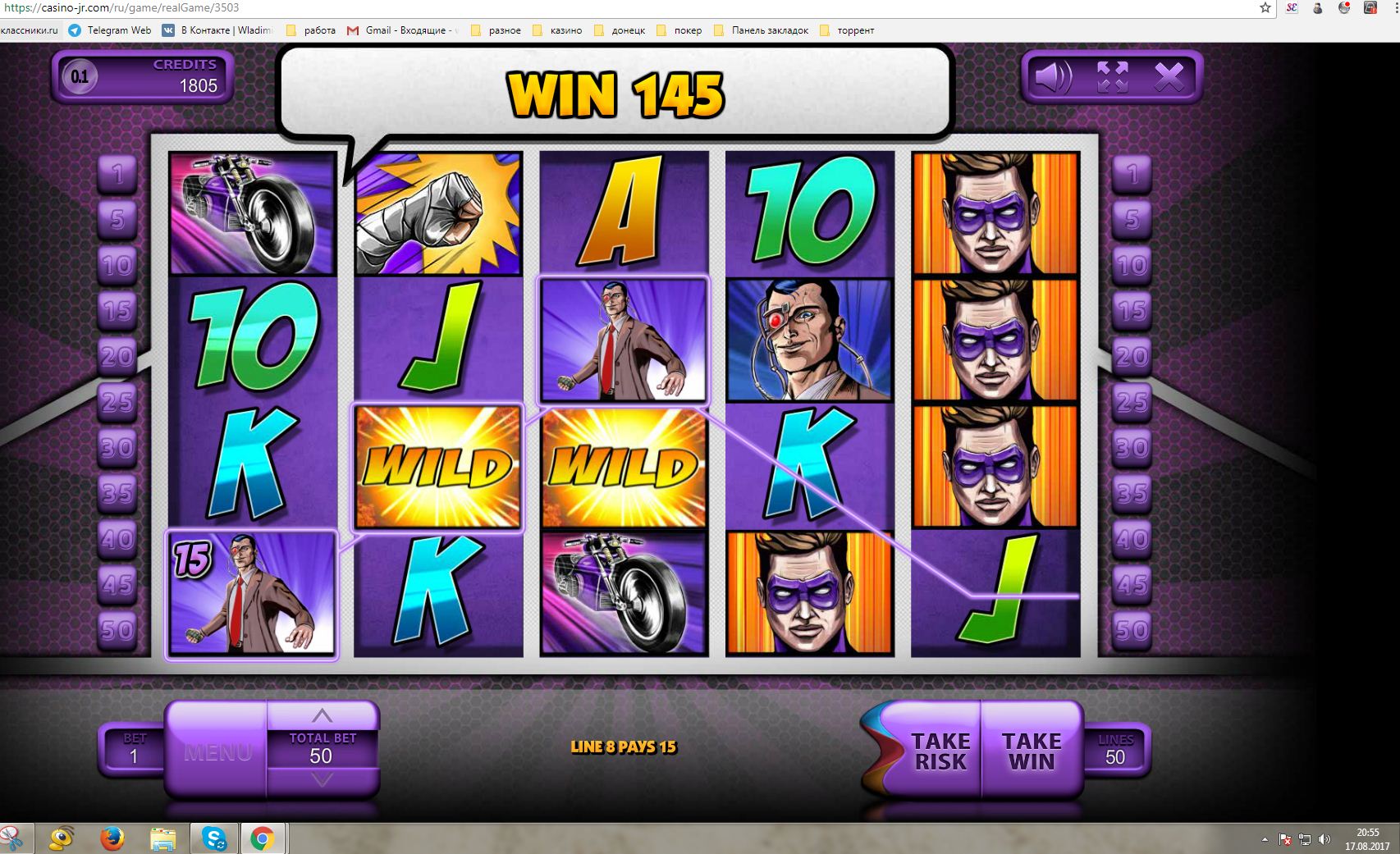Change the LINES 50 setting
The height and width of the screenshot is (854, 1400).
1114,748
